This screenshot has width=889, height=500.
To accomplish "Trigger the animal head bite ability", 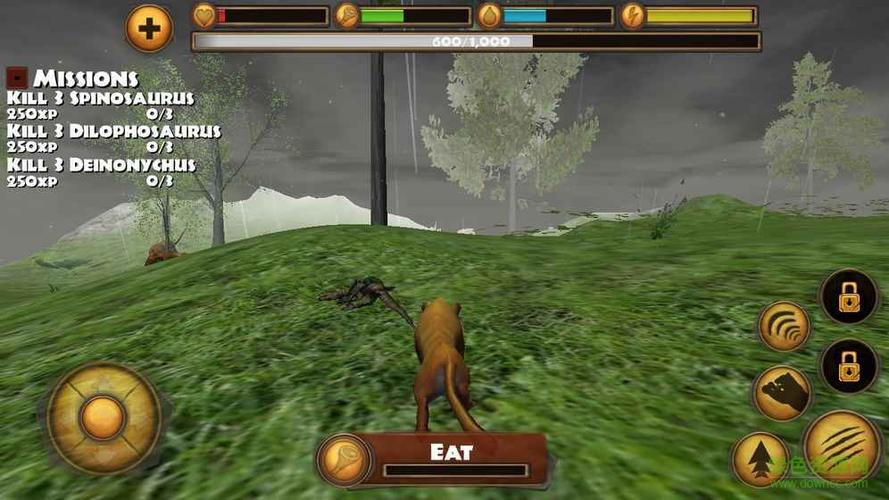I will [x=782, y=393].
